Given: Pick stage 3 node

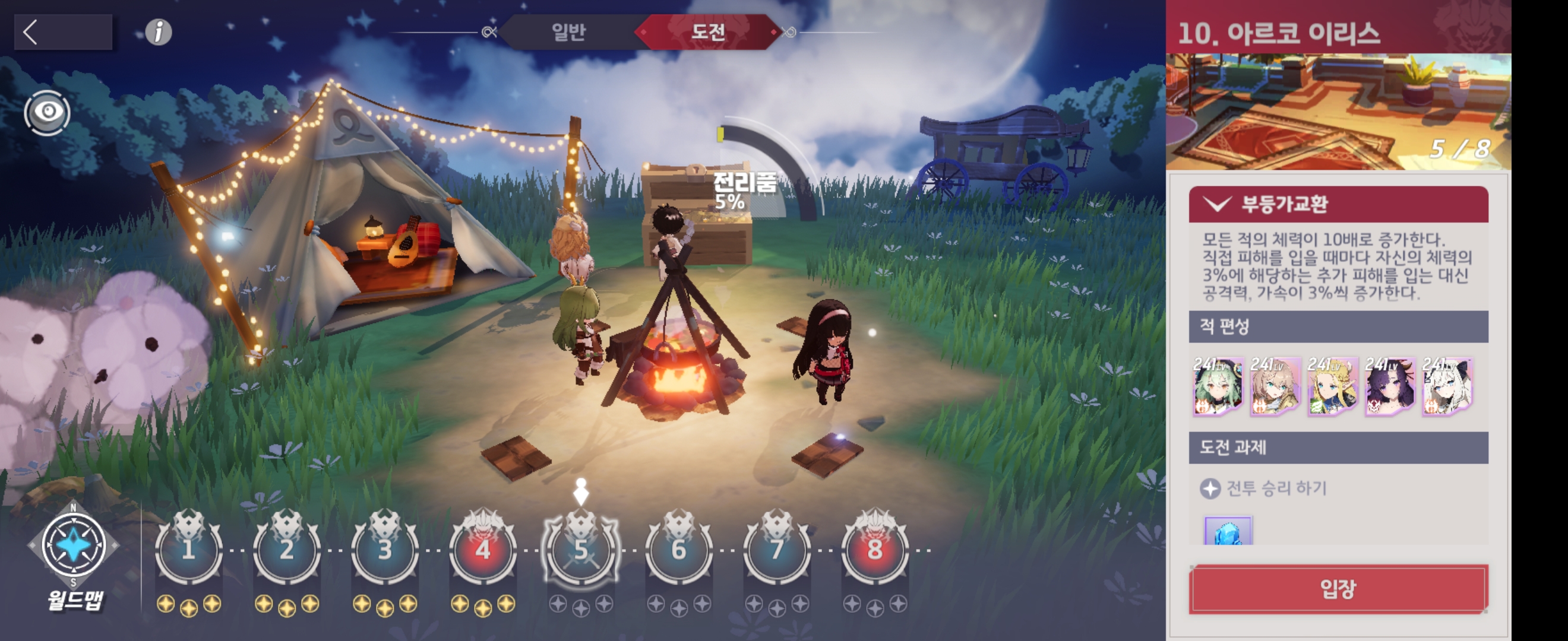Looking at the screenshot, I should (x=385, y=548).
